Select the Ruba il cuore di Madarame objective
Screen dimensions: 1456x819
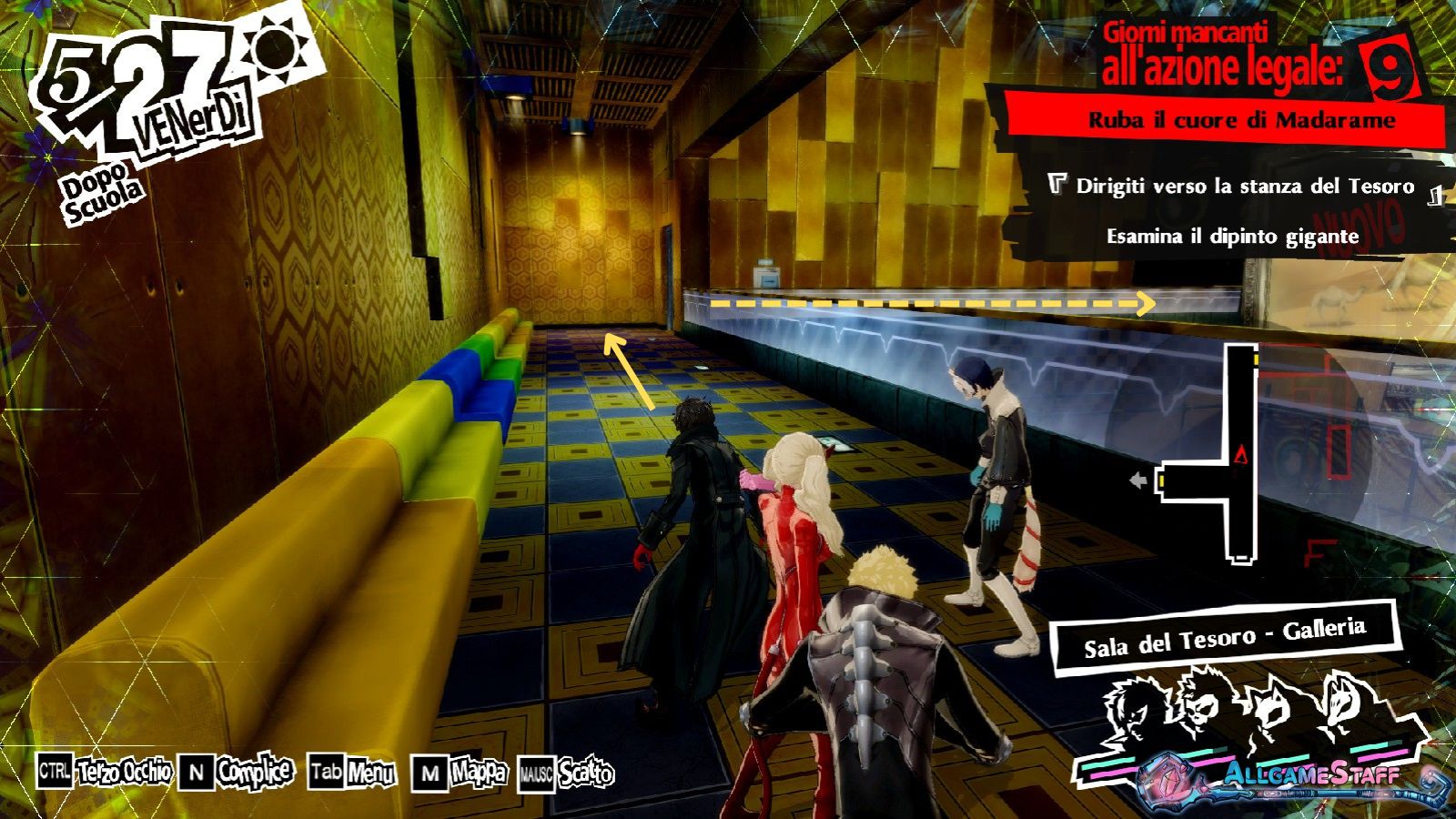coord(1241,120)
